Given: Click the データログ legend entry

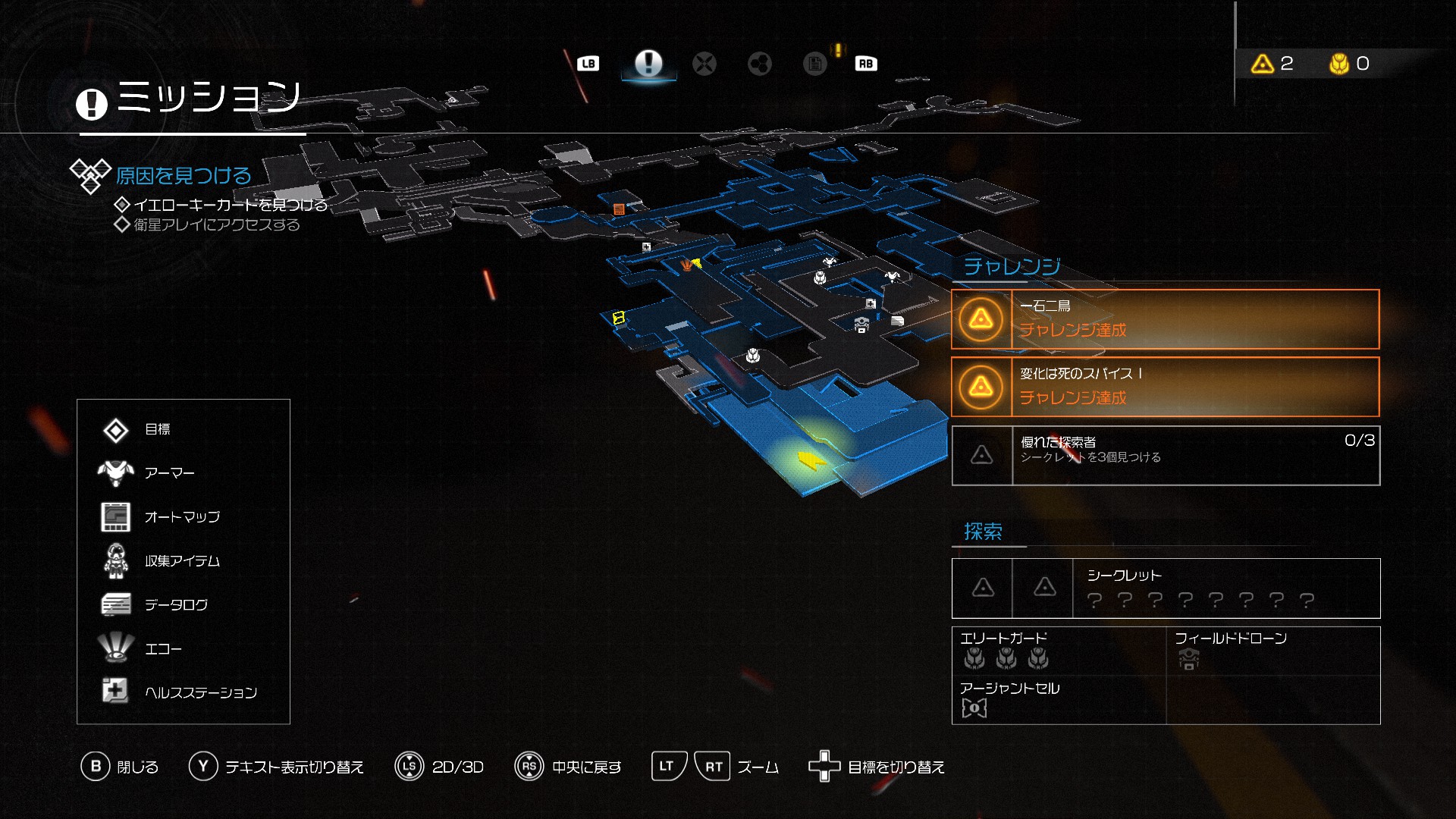Looking at the screenshot, I should [x=176, y=605].
